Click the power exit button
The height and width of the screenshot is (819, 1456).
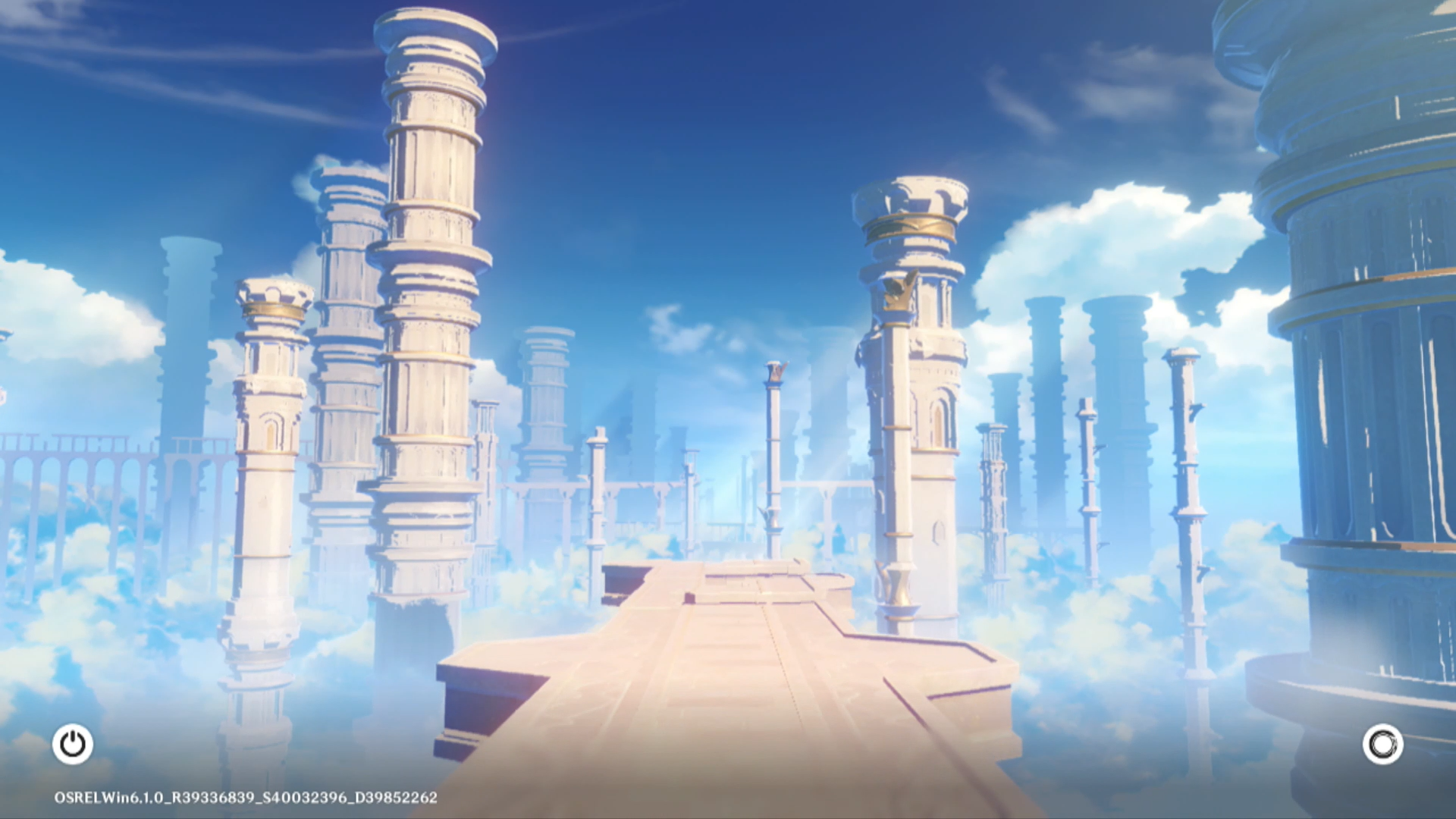pos(73,744)
